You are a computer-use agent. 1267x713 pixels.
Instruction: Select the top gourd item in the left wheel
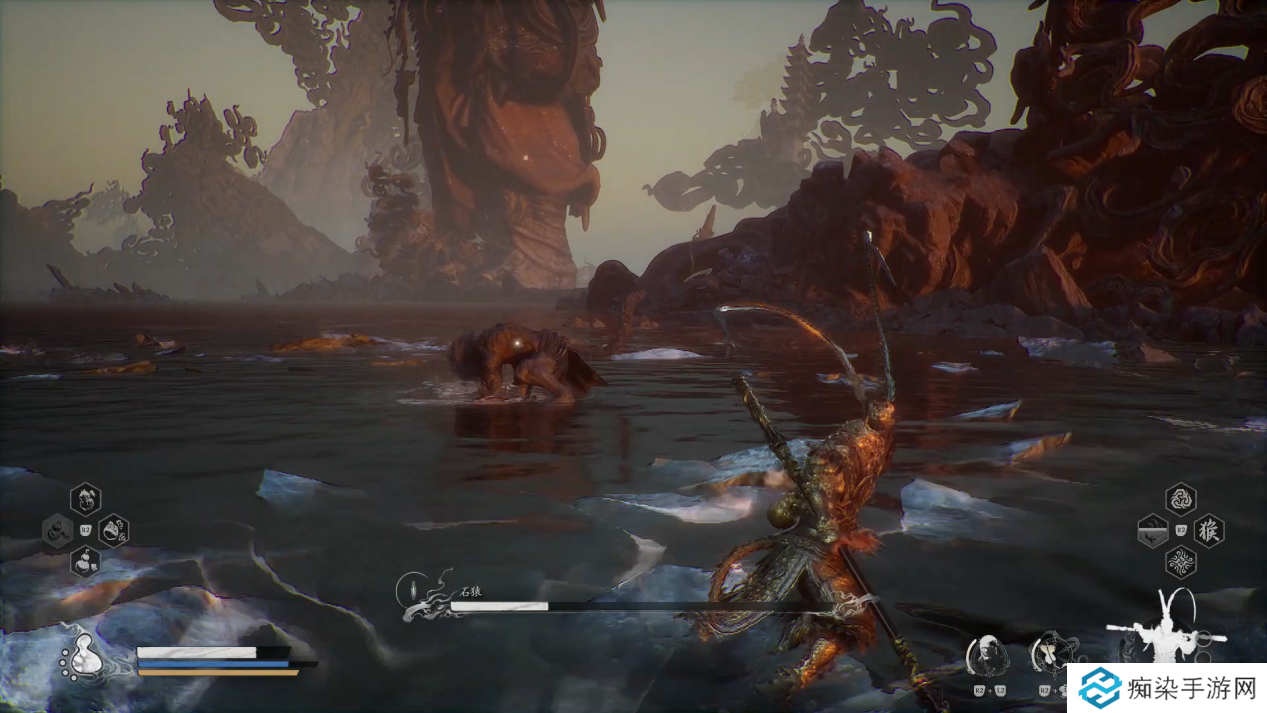click(x=86, y=498)
